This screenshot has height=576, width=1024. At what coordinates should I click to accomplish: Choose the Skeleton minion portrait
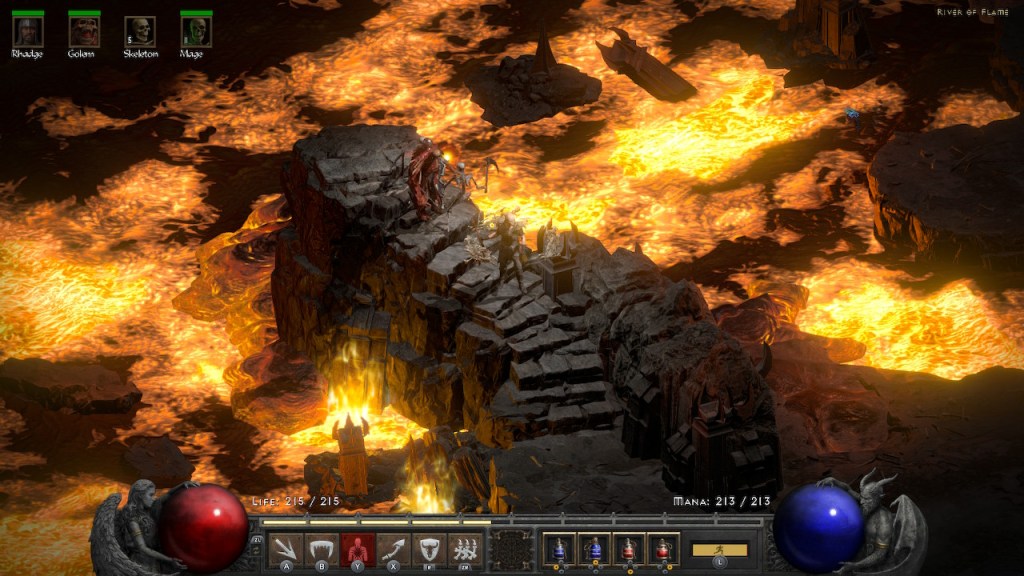coord(140,31)
